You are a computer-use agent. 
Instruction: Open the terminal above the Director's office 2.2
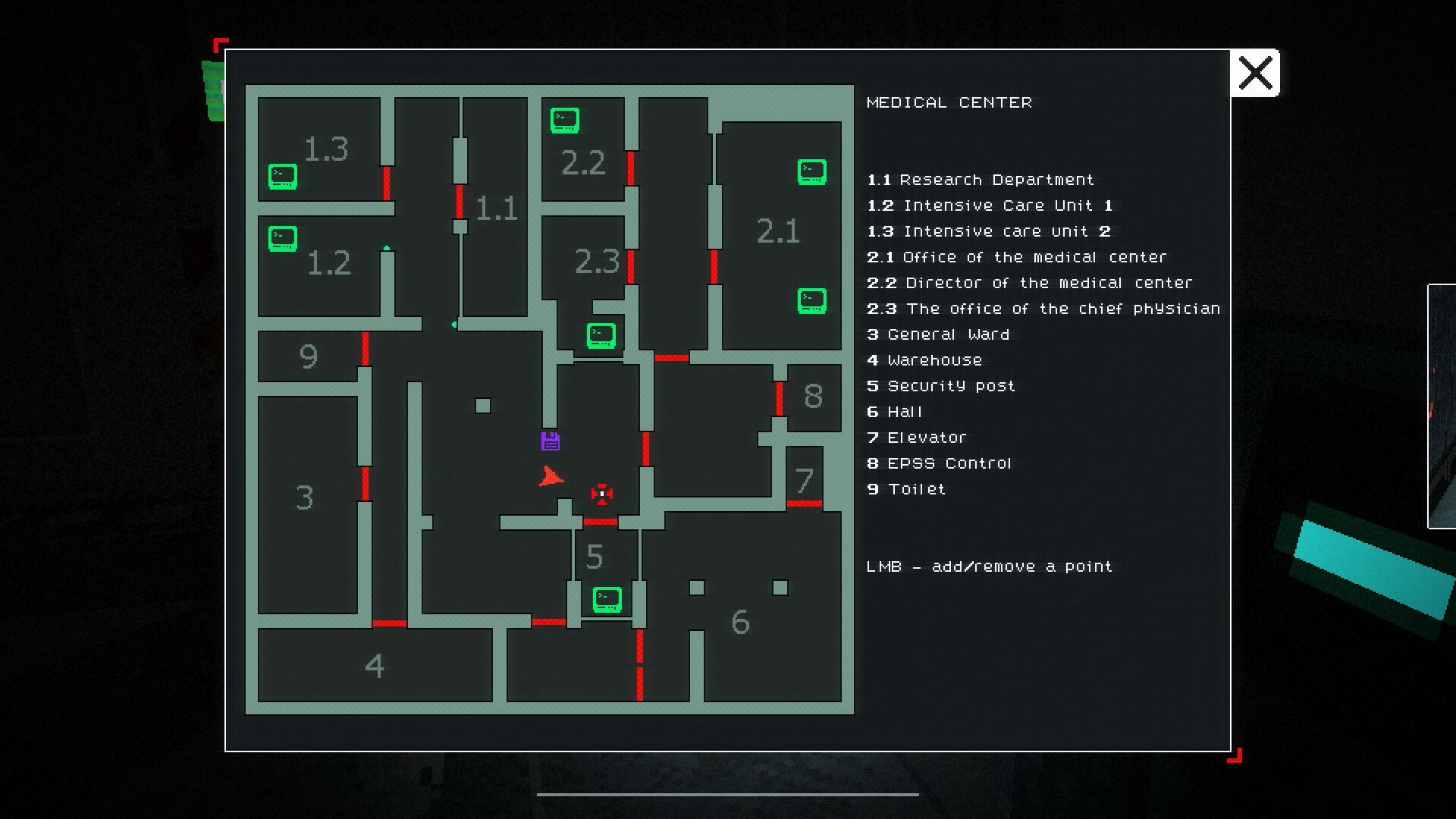563,119
